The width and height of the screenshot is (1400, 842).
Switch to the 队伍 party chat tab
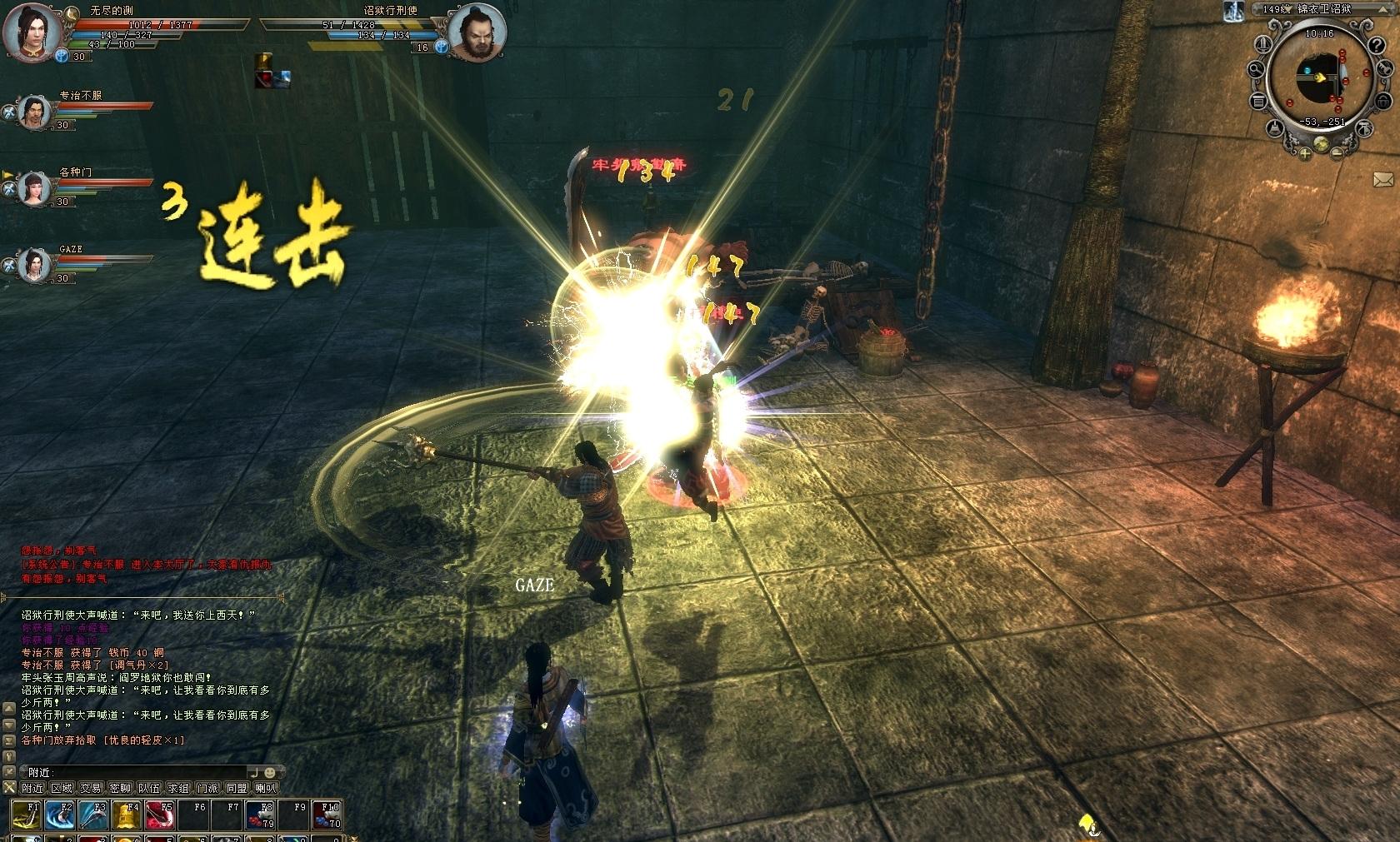(x=150, y=788)
